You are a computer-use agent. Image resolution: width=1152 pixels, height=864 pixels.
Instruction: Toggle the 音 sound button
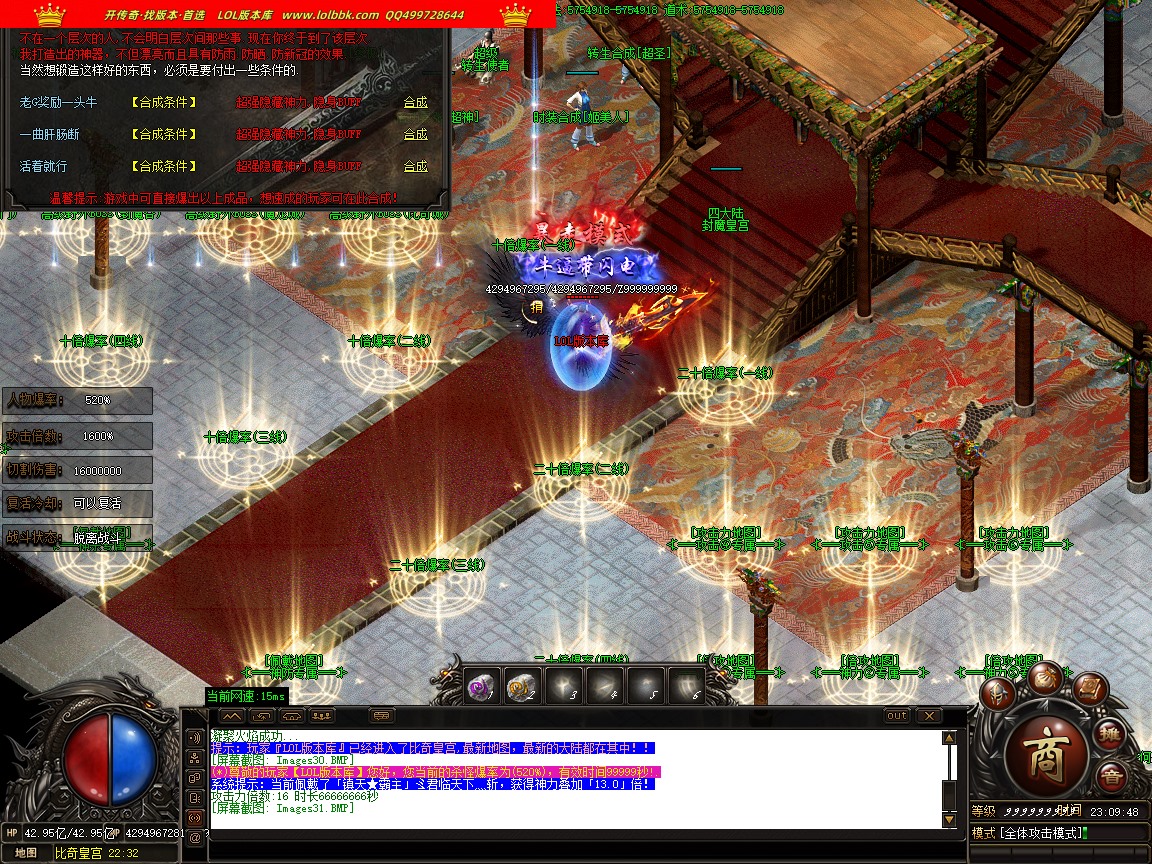(1110, 776)
